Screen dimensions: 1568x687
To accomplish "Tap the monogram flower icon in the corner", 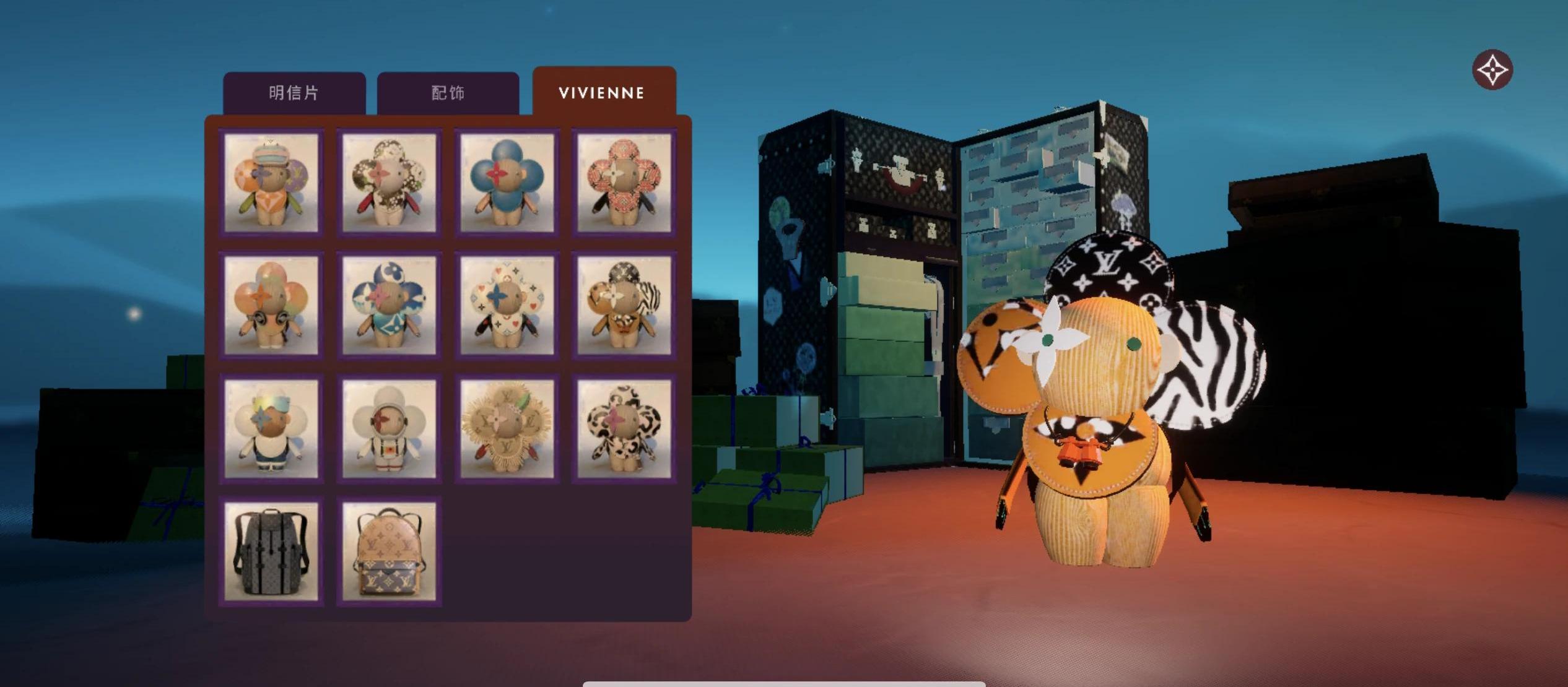I will click(1492, 69).
